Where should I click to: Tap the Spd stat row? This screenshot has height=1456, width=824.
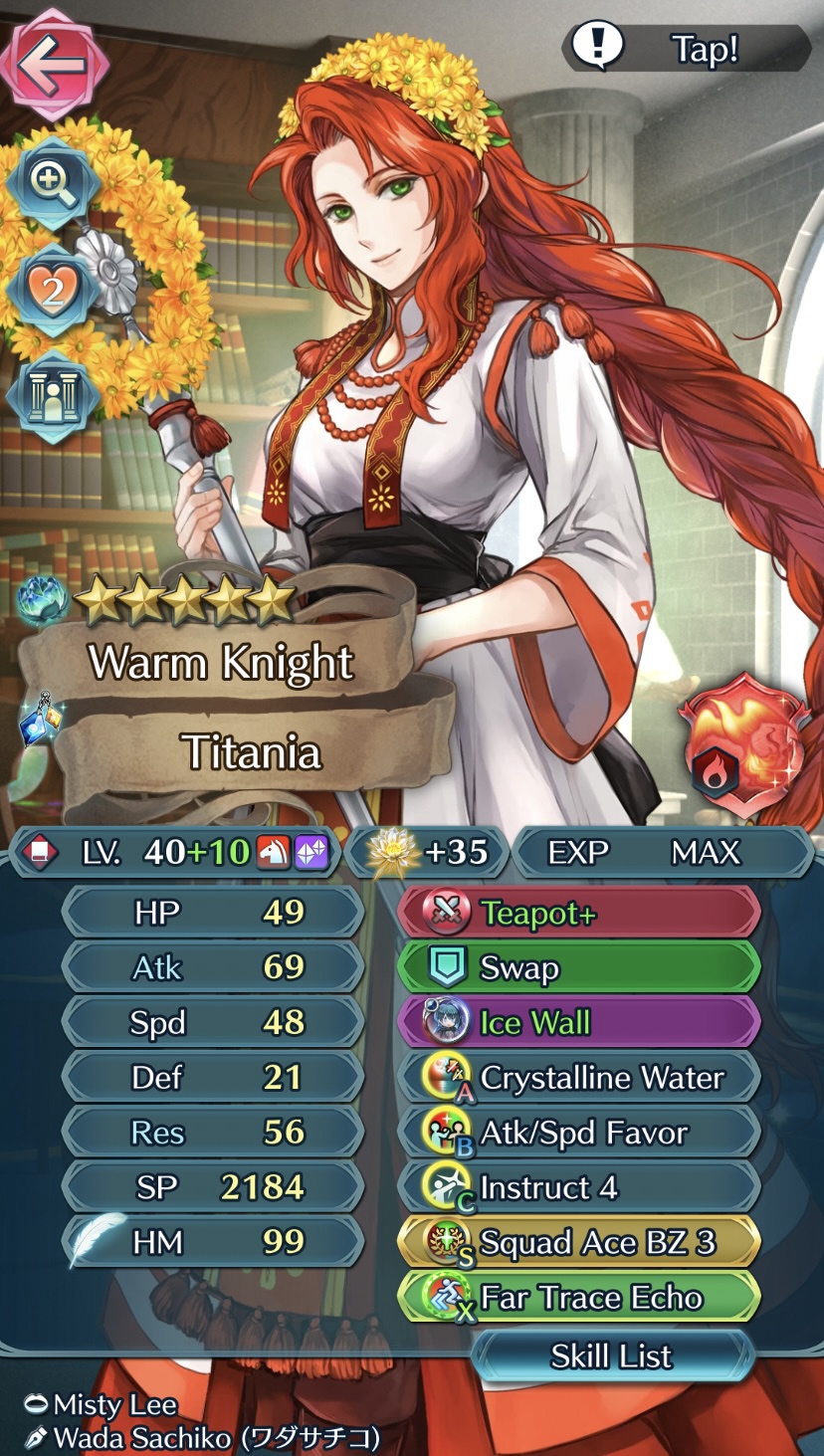point(212,1022)
